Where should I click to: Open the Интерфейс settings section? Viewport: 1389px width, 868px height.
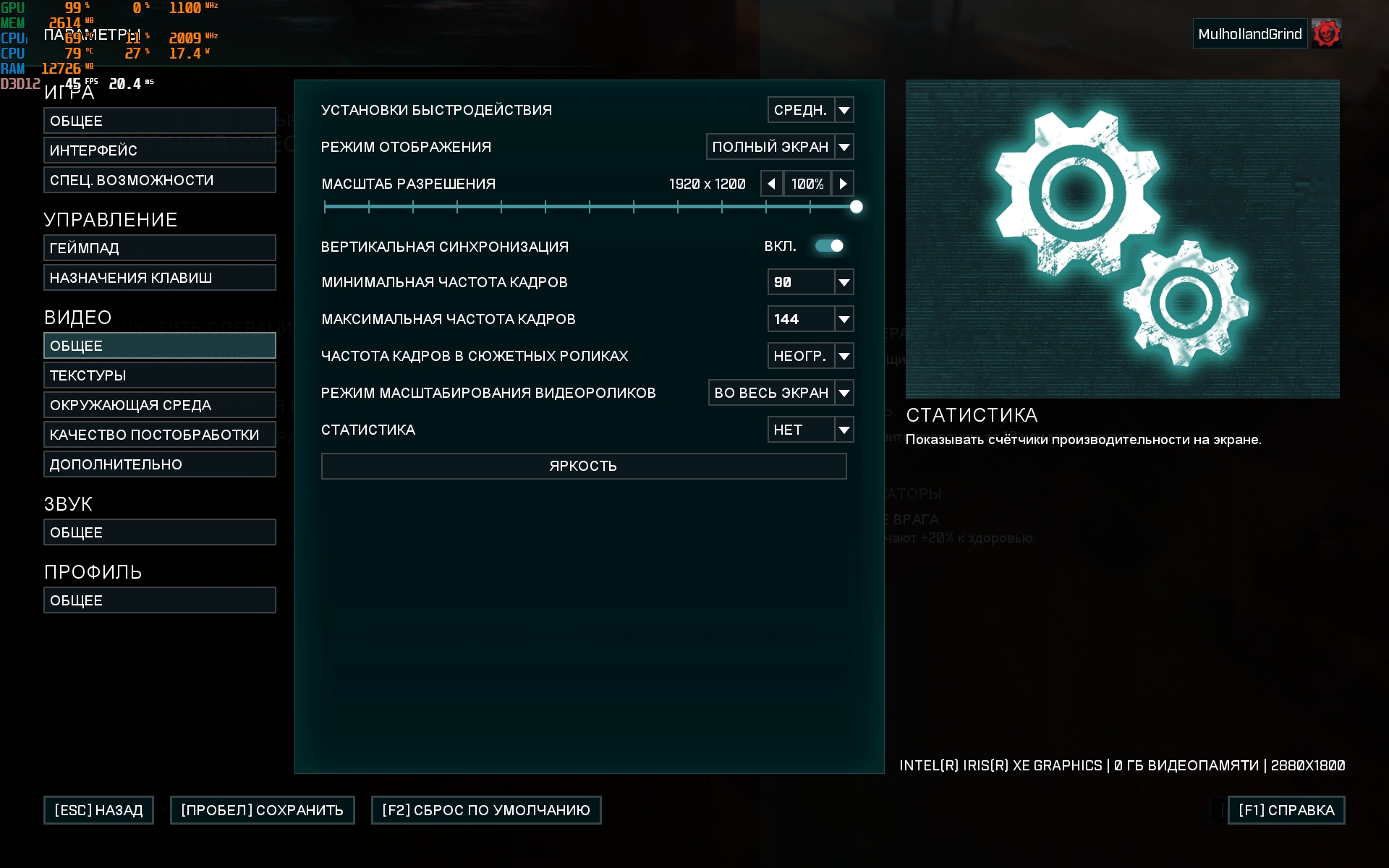(x=159, y=150)
